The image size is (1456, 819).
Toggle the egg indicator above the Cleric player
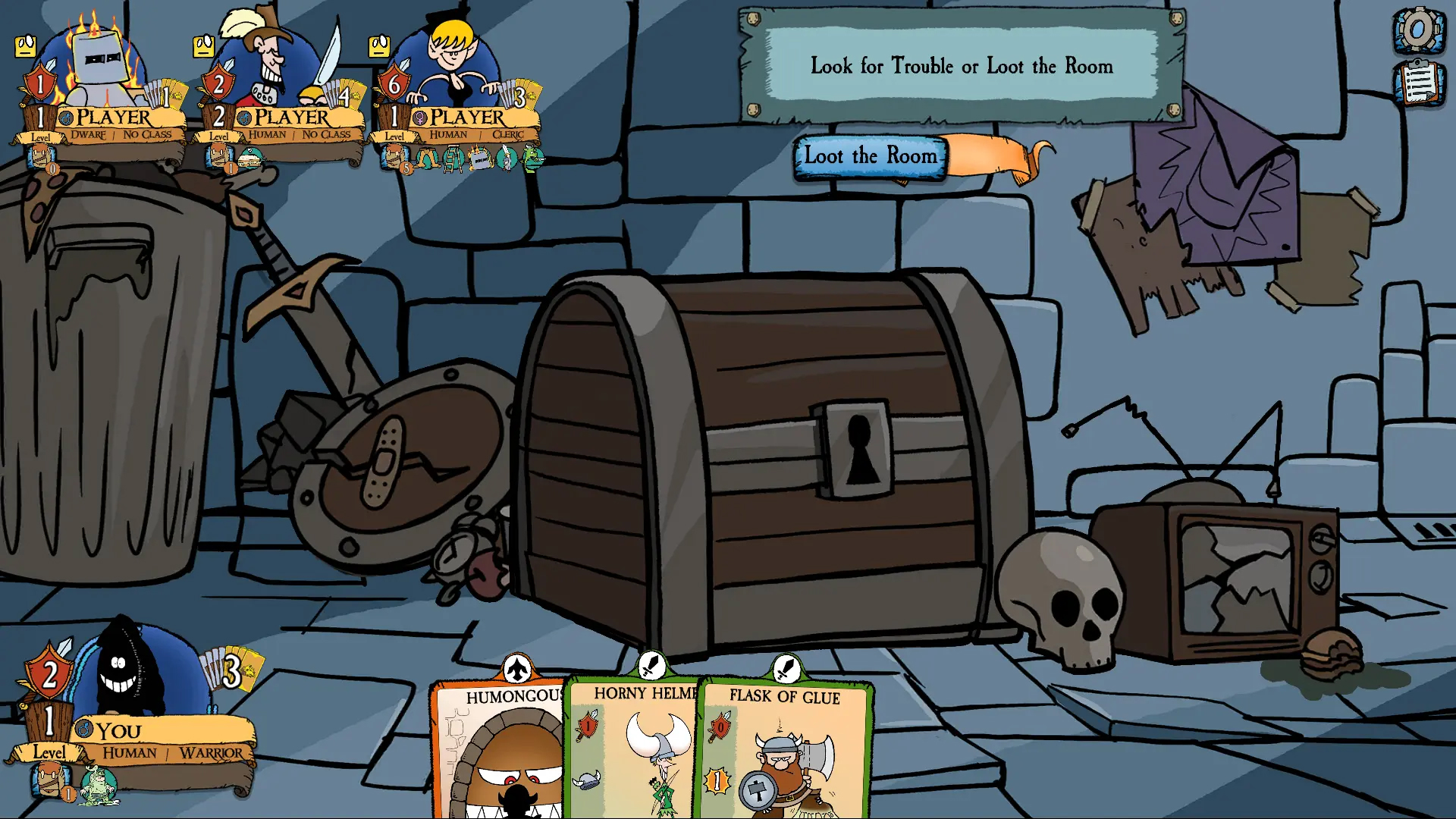coord(378,45)
